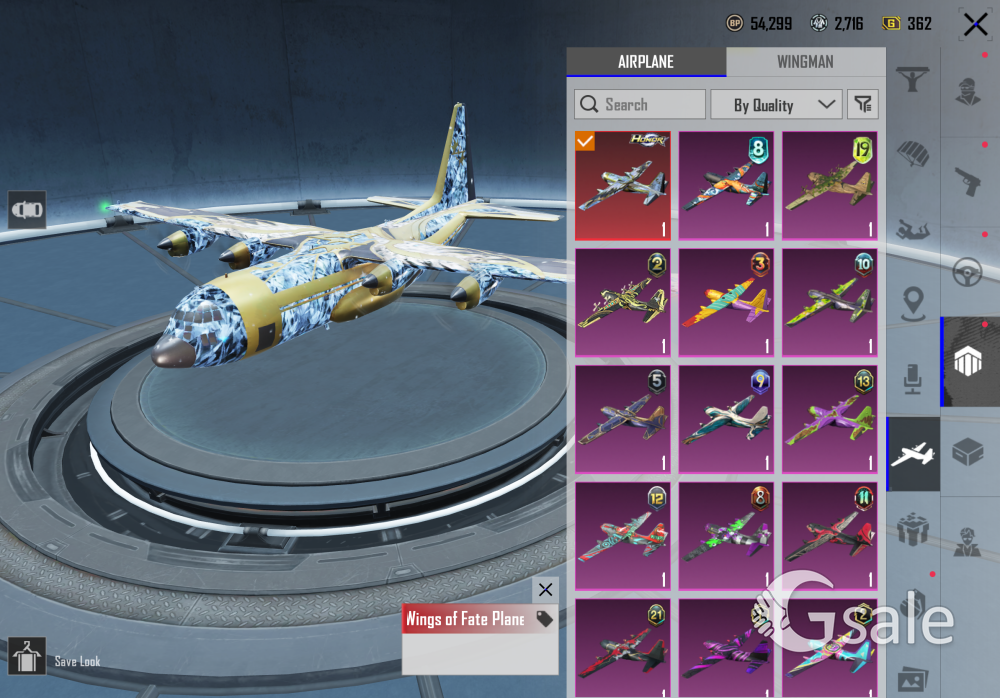This screenshot has width=1000, height=698.
Task: Select the Airplane tab
Action: pos(646,62)
